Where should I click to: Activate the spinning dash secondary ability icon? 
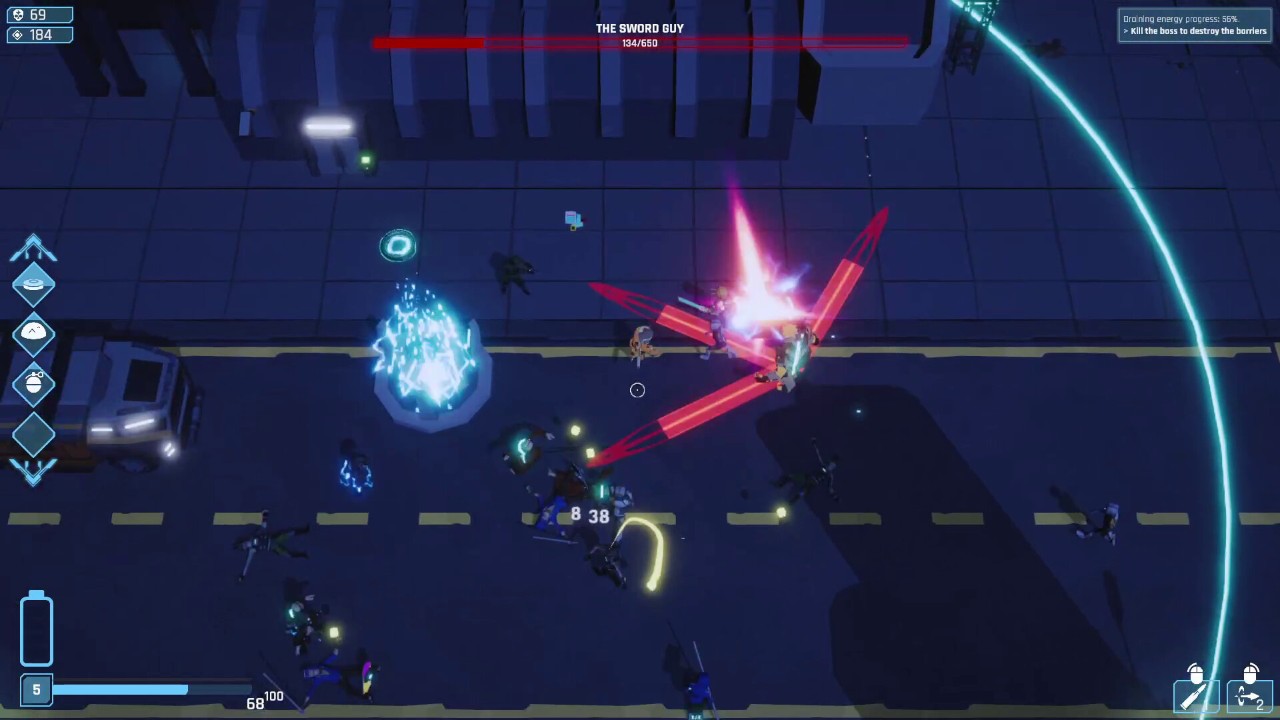click(1249, 696)
